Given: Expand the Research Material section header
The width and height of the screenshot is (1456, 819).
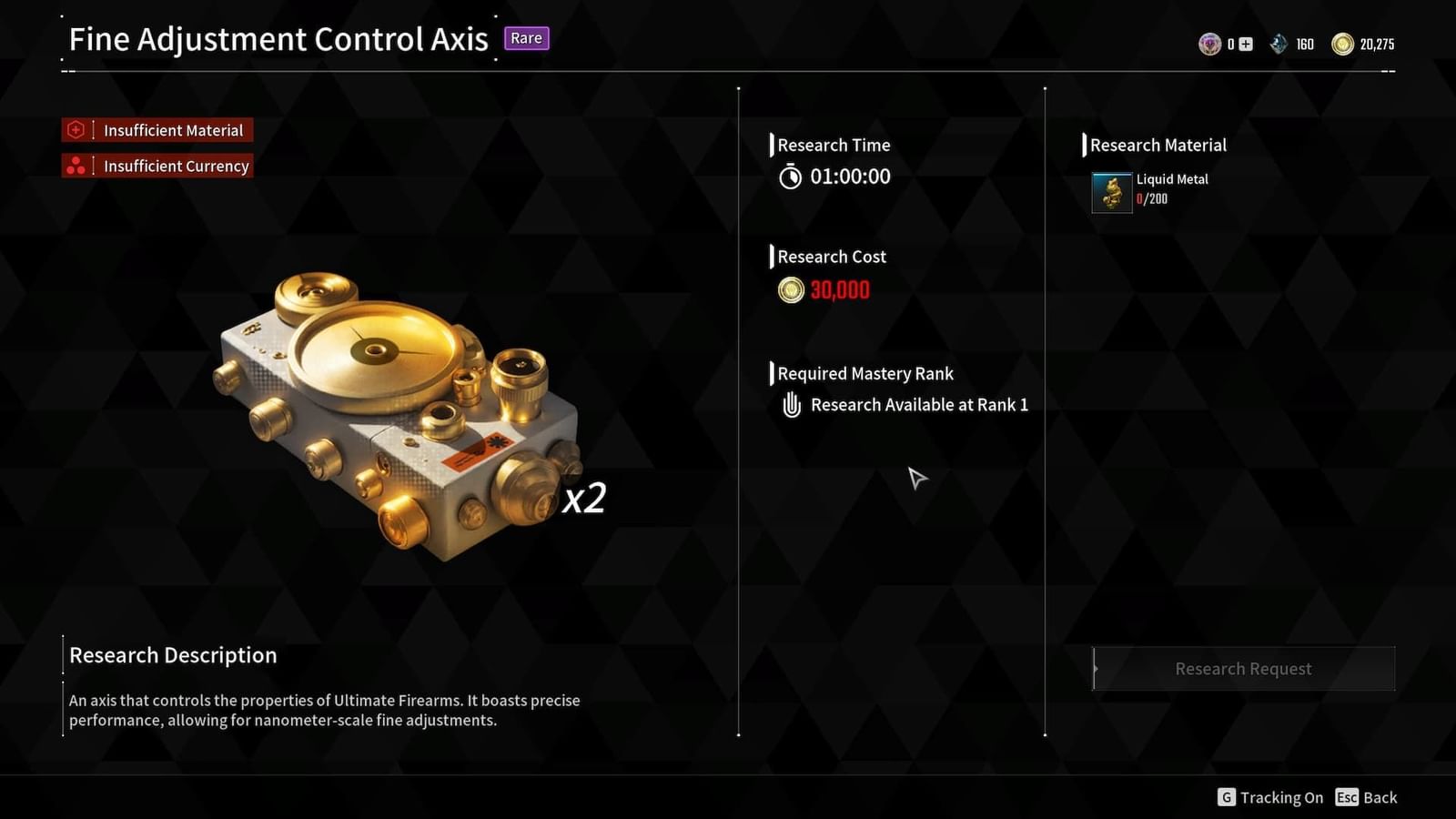Looking at the screenshot, I should (1158, 145).
